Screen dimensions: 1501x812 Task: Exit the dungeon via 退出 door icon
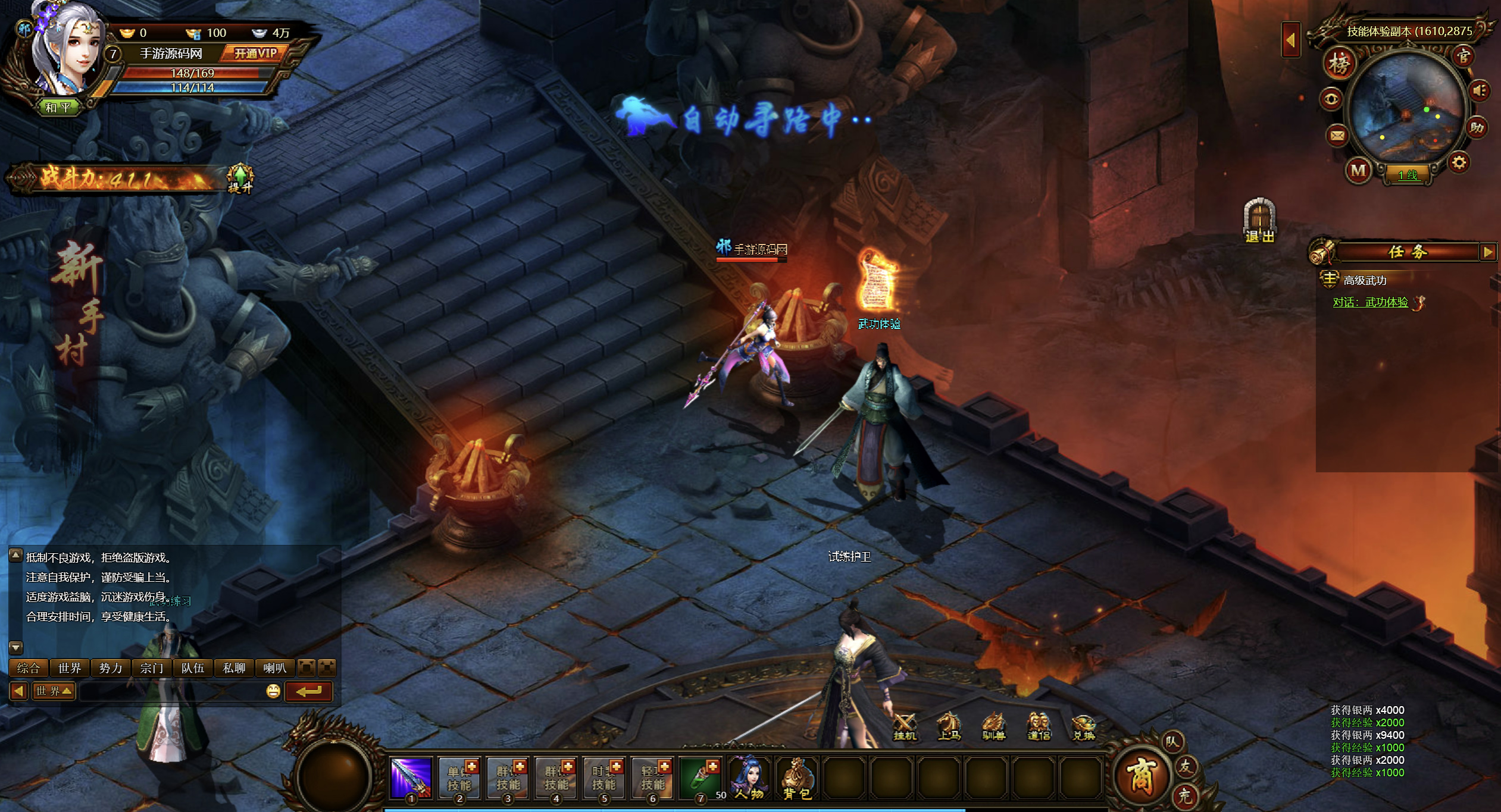(1259, 220)
